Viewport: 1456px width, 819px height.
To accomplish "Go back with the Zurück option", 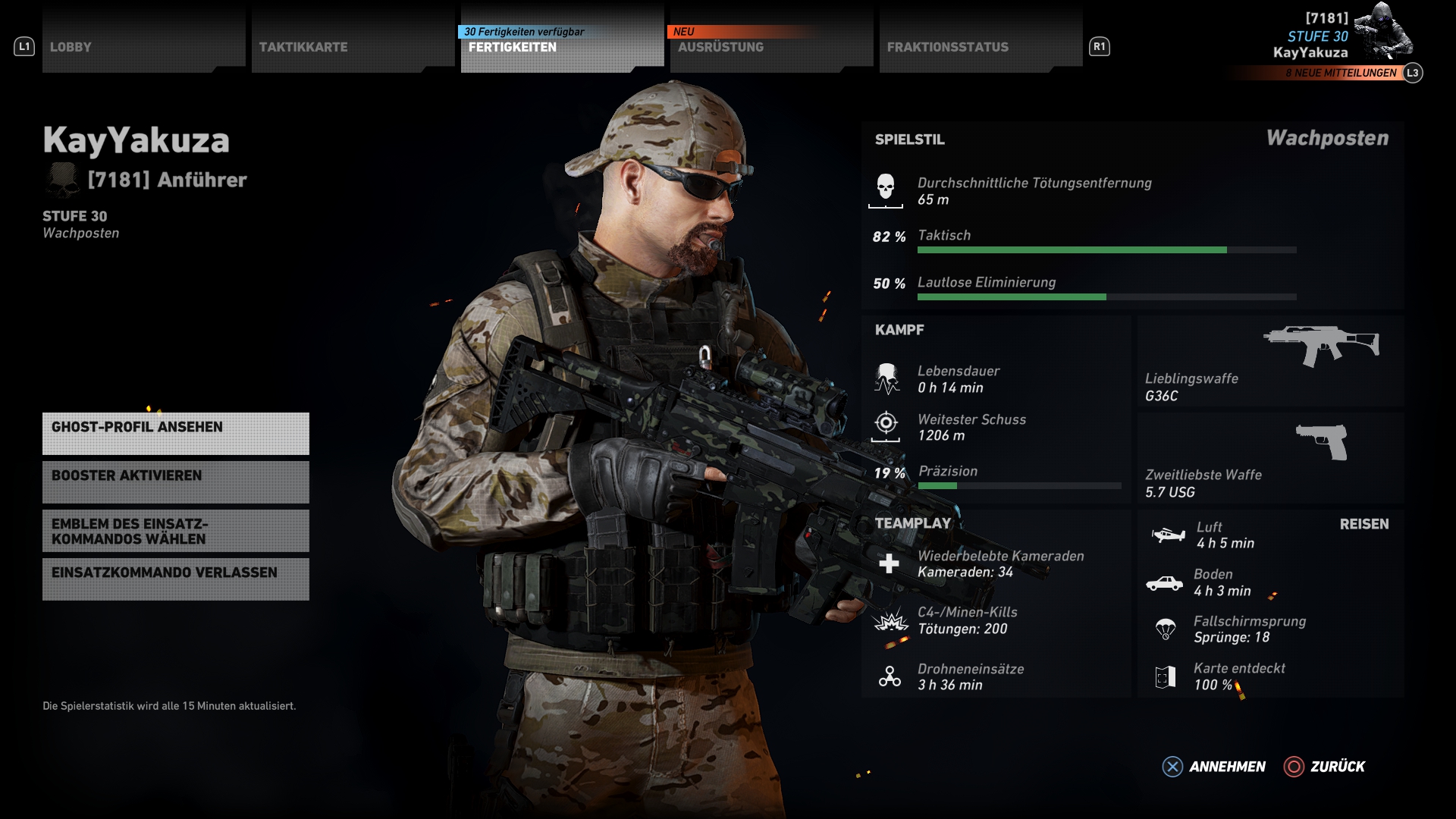I will click(1325, 767).
